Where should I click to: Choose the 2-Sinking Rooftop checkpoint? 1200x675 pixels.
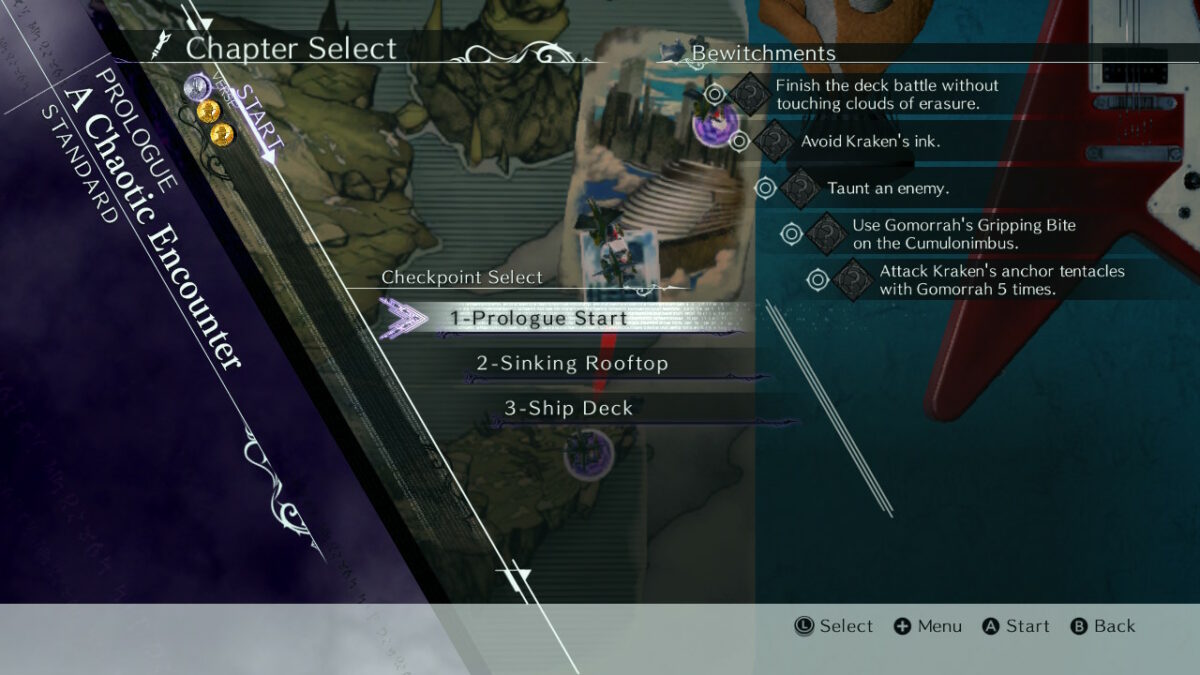point(571,363)
